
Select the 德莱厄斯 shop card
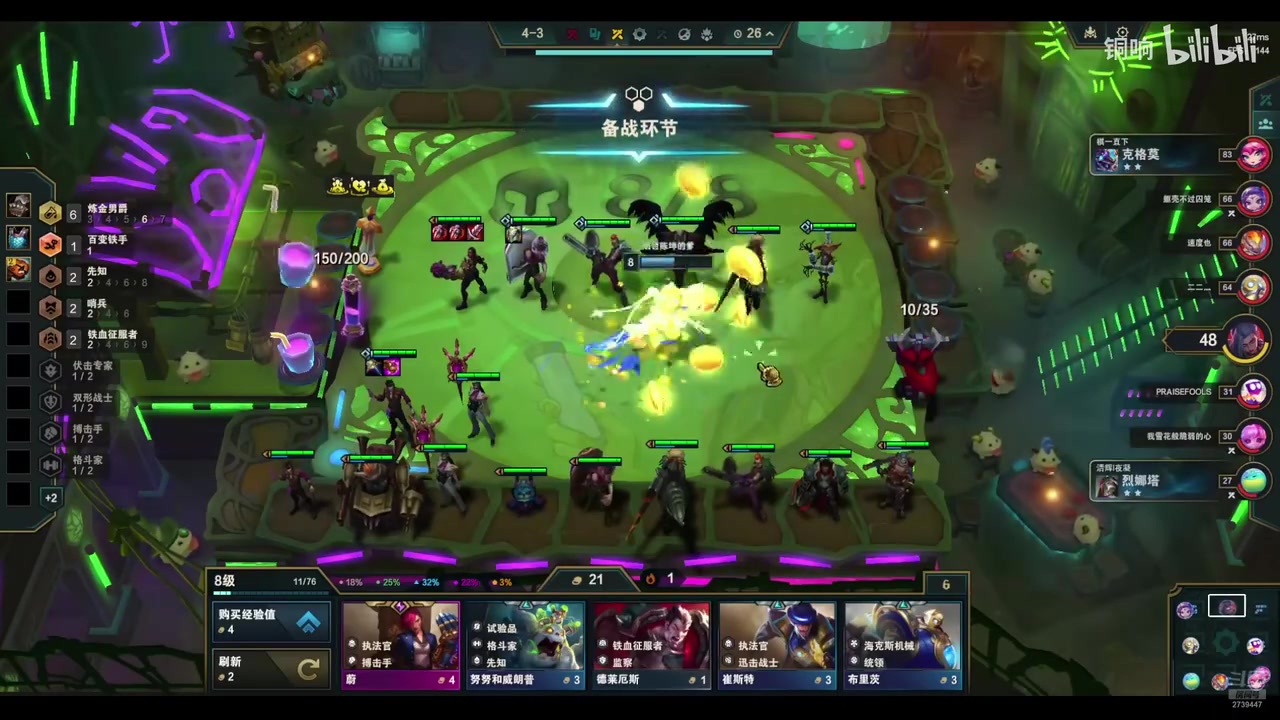pos(651,645)
